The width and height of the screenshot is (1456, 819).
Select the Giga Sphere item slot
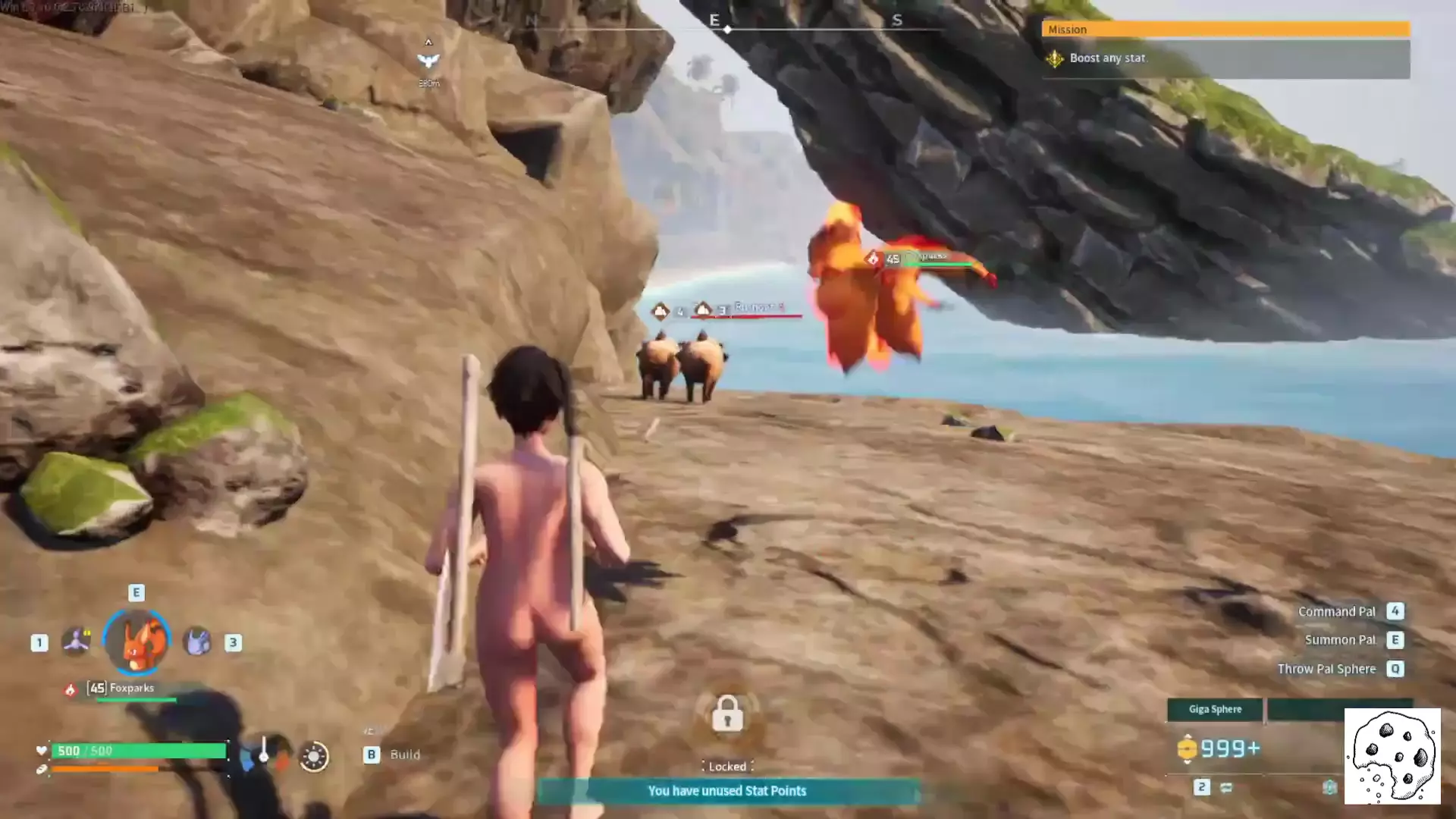click(1215, 709)
